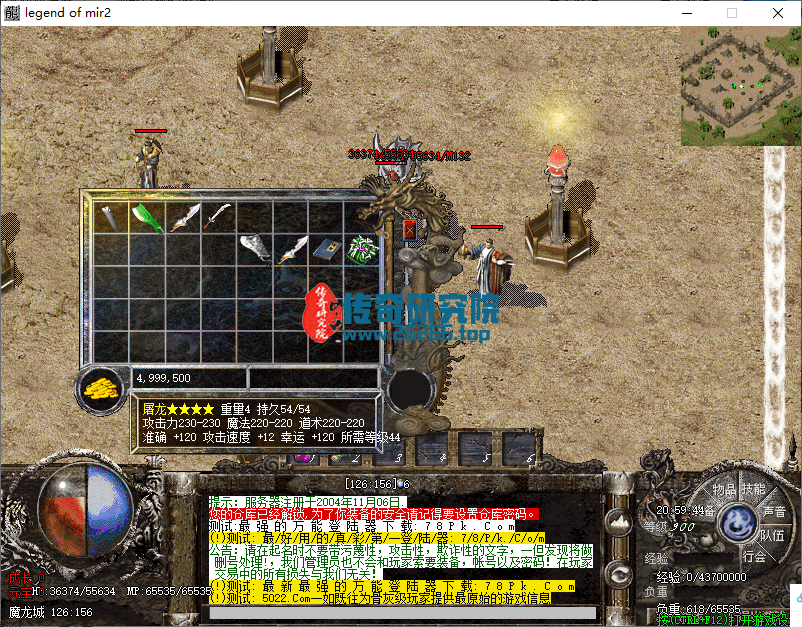Open the 队伍 (Party) panel
The image size is (802, 627).
pyautogui.click(x=771, y=535)
